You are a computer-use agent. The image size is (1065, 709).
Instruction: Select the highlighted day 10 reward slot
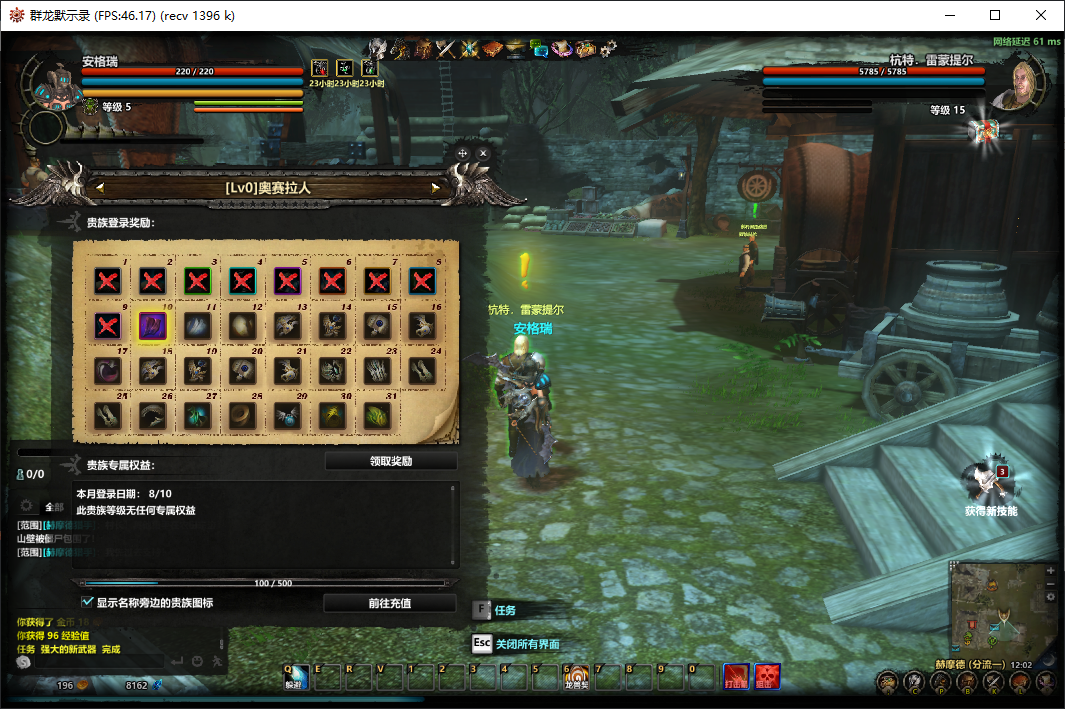[x=153, y=324]
